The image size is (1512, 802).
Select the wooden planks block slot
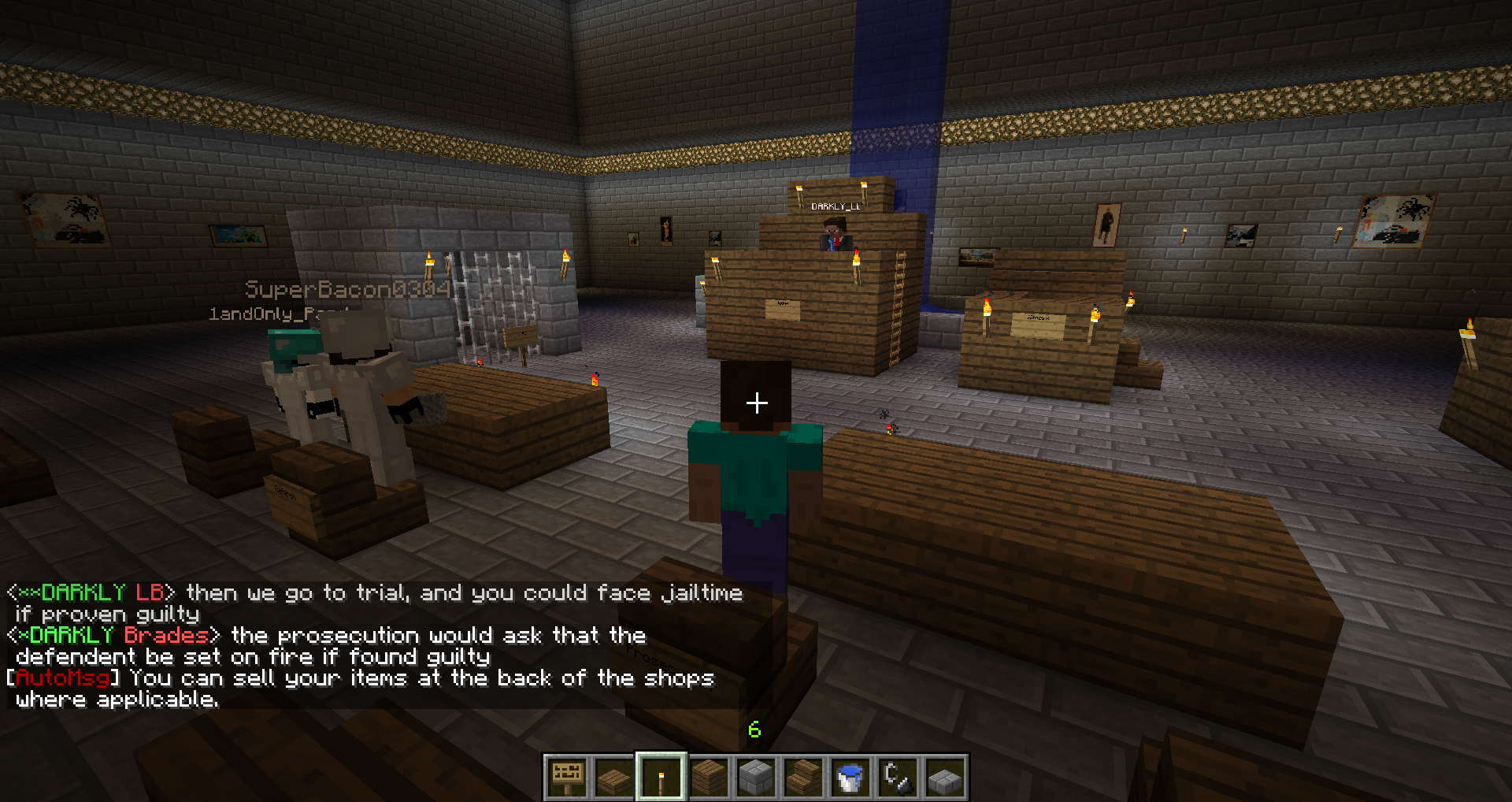tap(709, 778)
